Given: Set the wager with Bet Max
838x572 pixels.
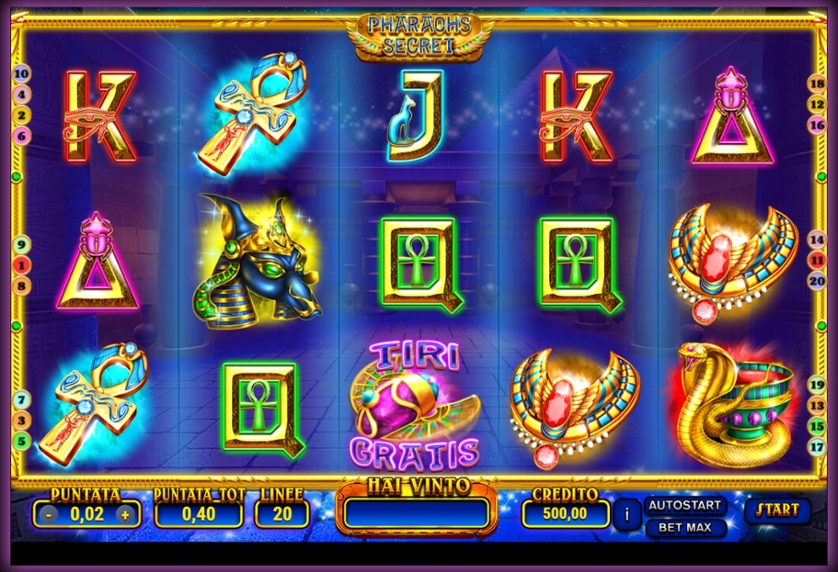Looking at the screenshot, I should point(686,527).
